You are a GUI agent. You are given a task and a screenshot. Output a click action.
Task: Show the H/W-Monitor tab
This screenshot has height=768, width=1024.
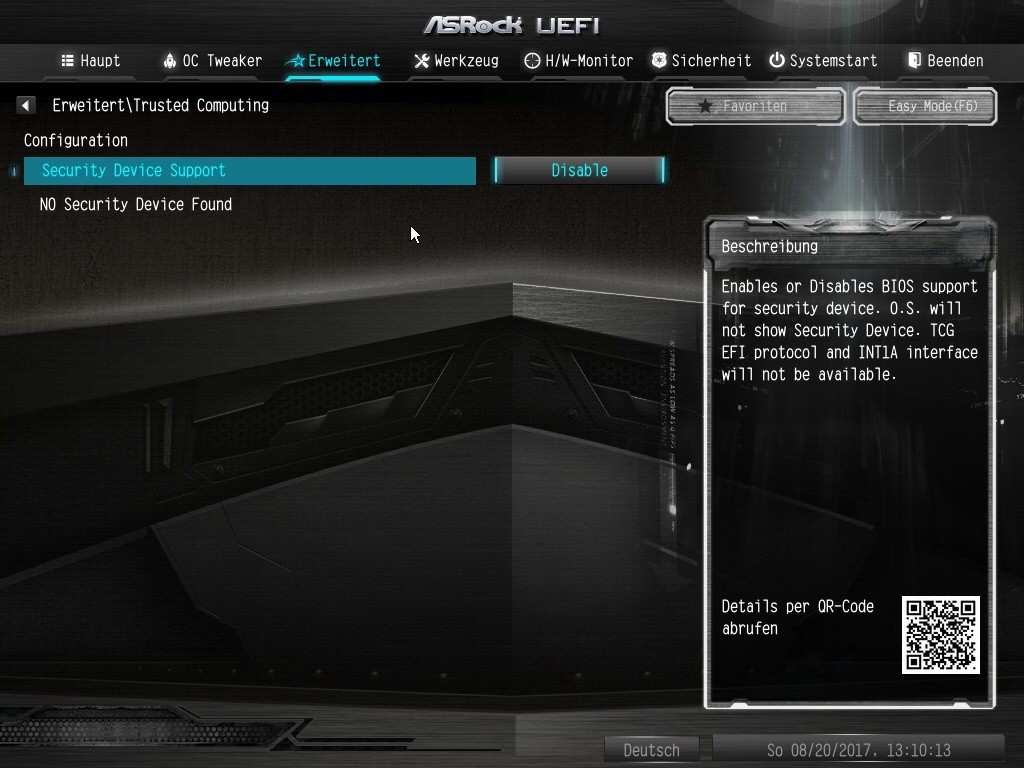(578, 61)
